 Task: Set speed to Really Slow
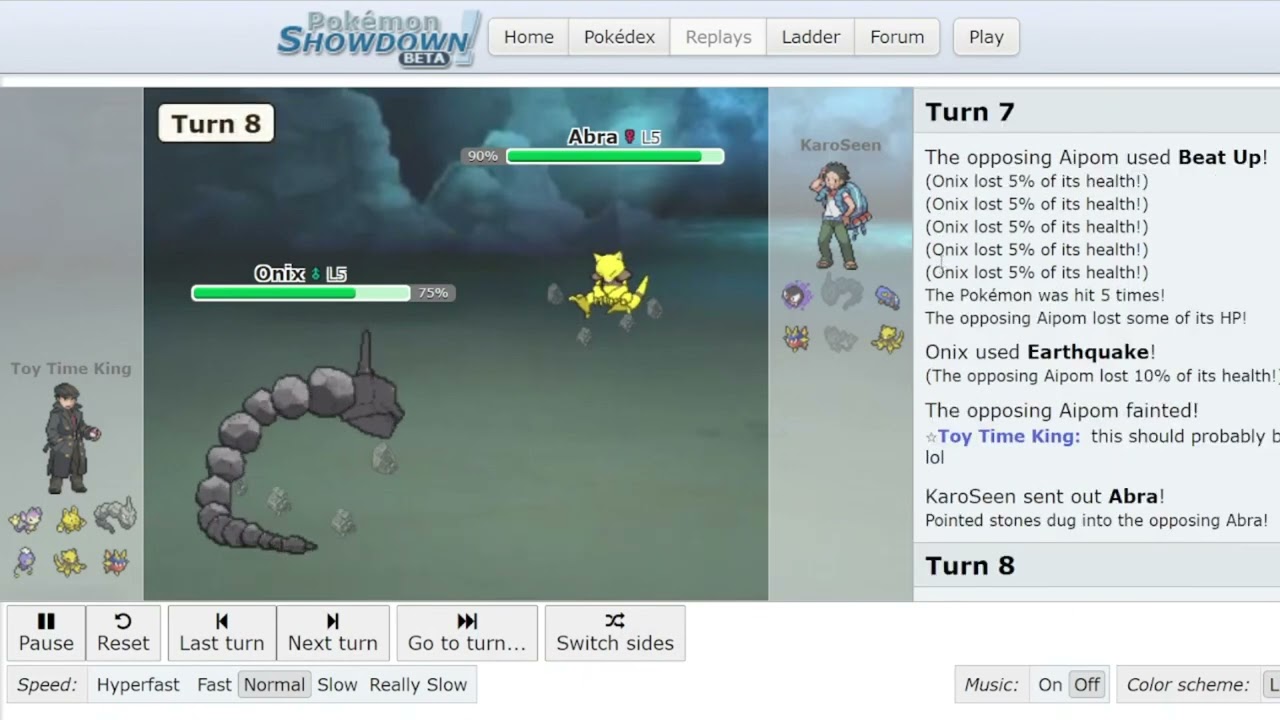tap(418, 684)
